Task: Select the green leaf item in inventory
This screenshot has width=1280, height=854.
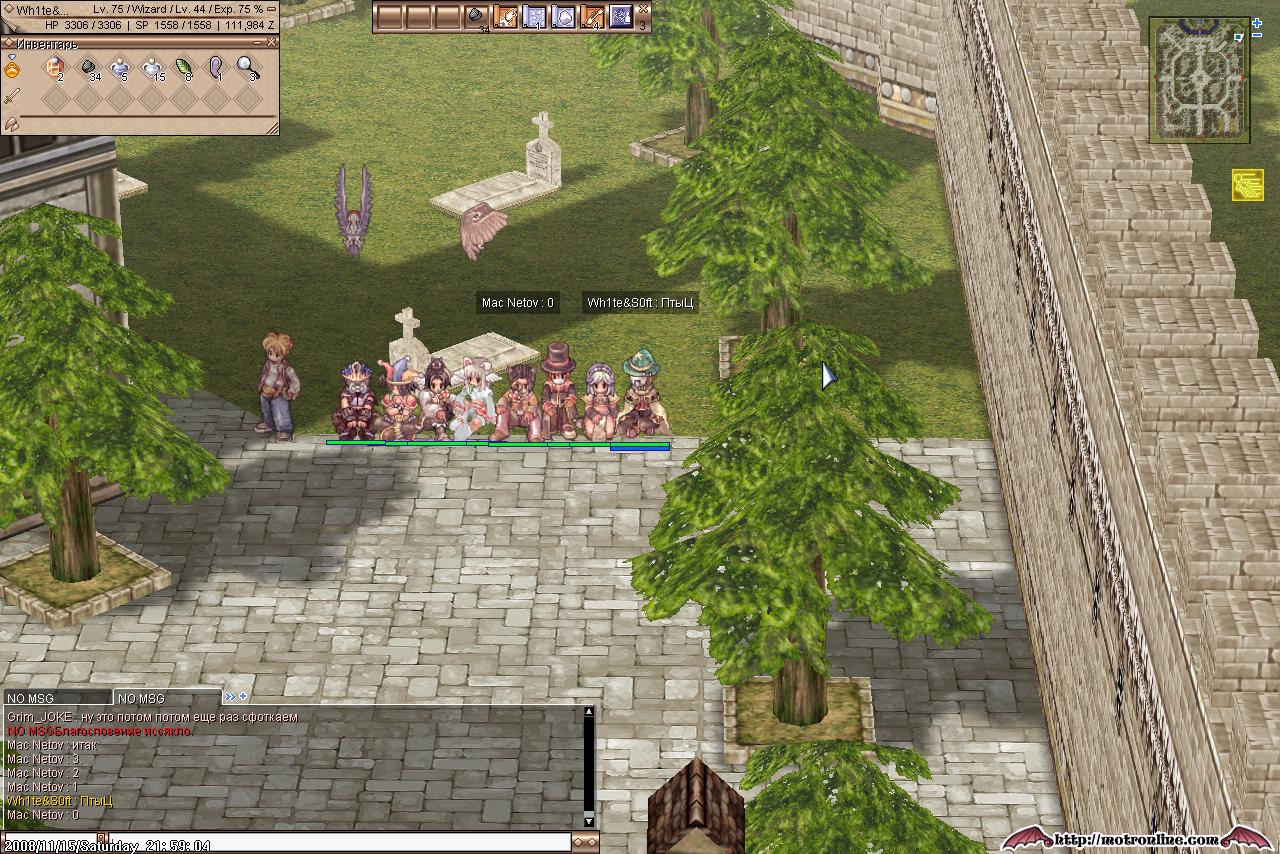Action: click(184, 68)
